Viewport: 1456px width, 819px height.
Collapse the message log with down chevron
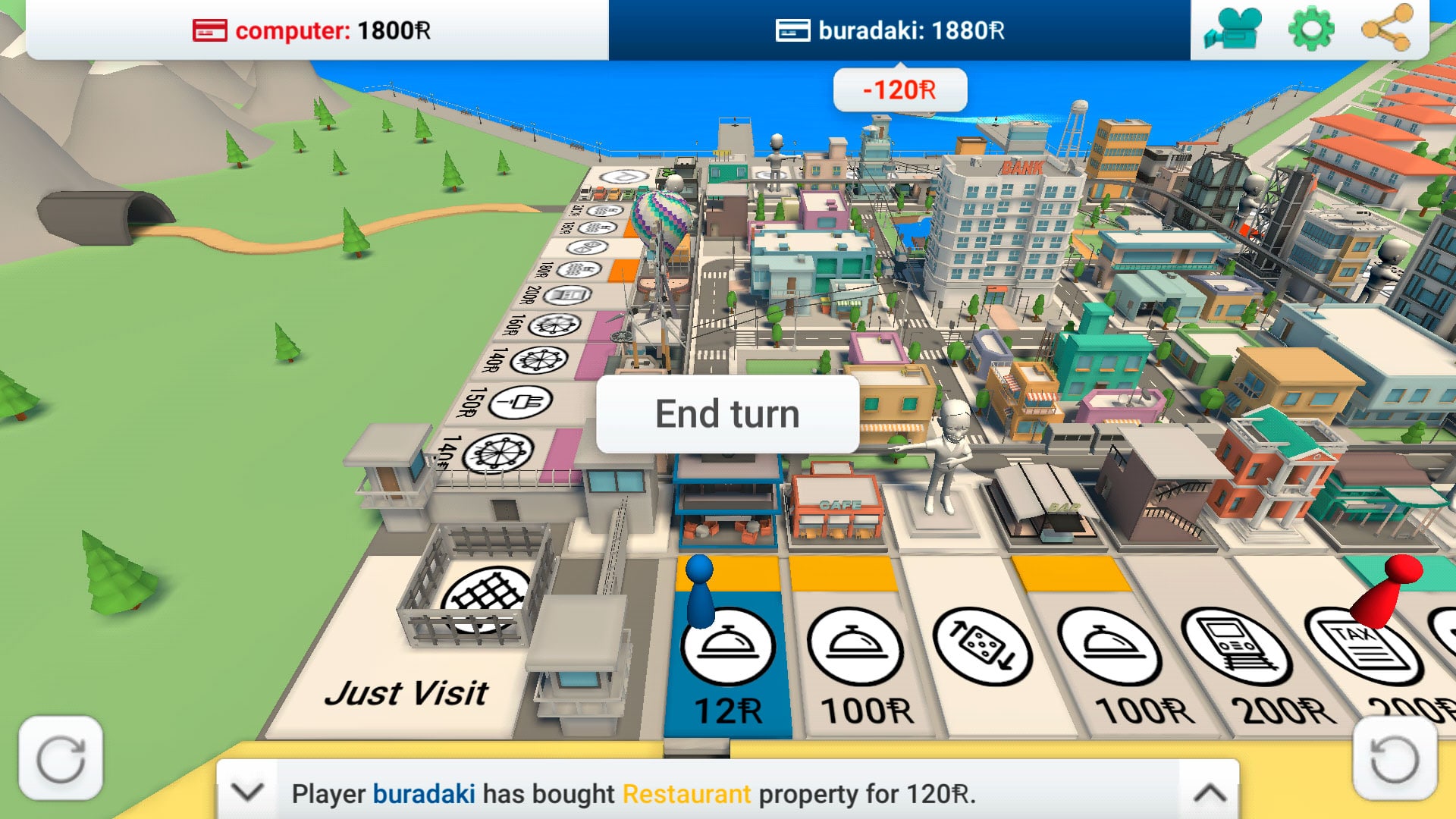247,792
